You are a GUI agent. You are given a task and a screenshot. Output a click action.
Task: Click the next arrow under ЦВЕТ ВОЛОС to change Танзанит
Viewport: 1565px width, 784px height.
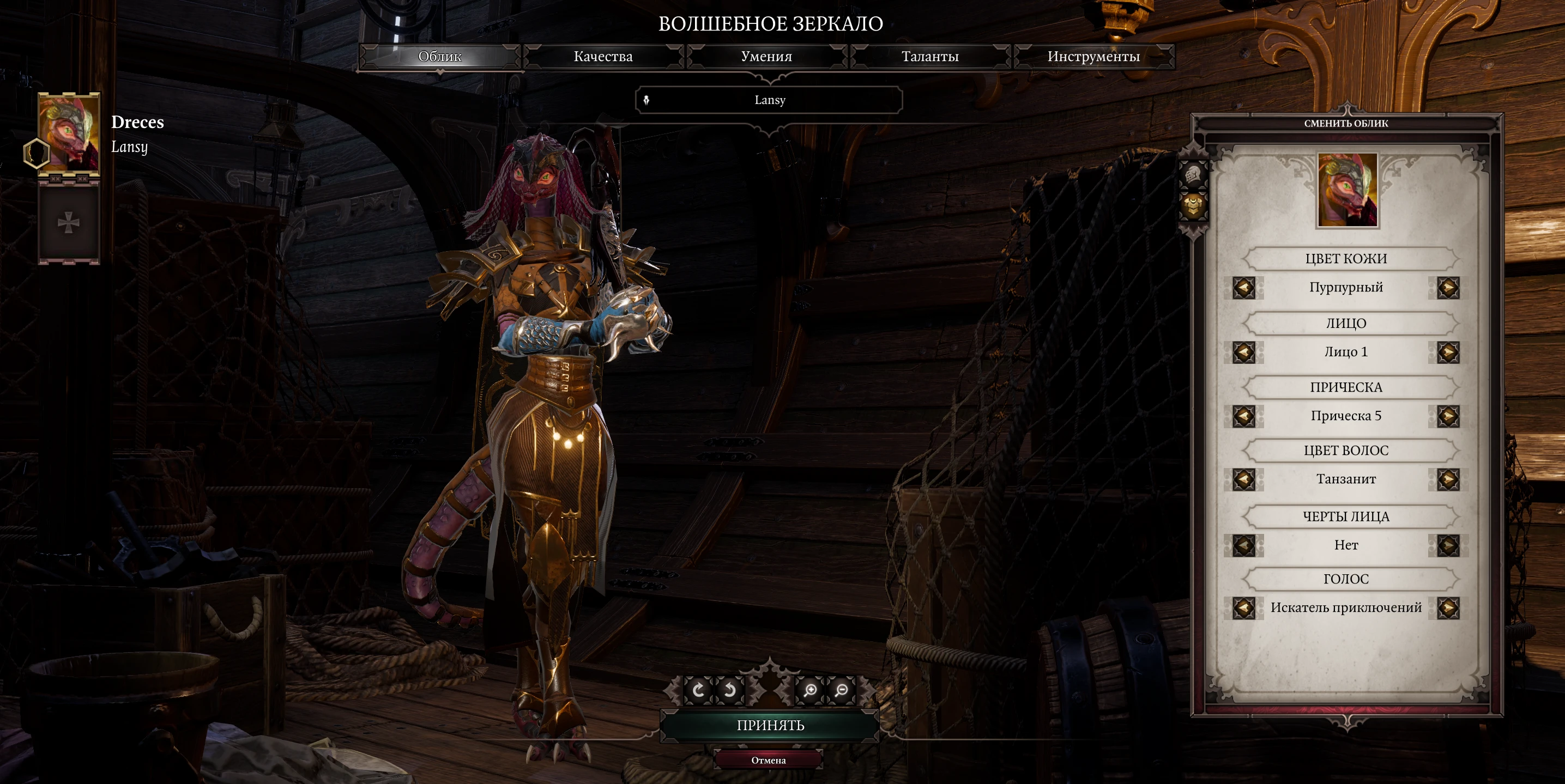point(1448,479)
